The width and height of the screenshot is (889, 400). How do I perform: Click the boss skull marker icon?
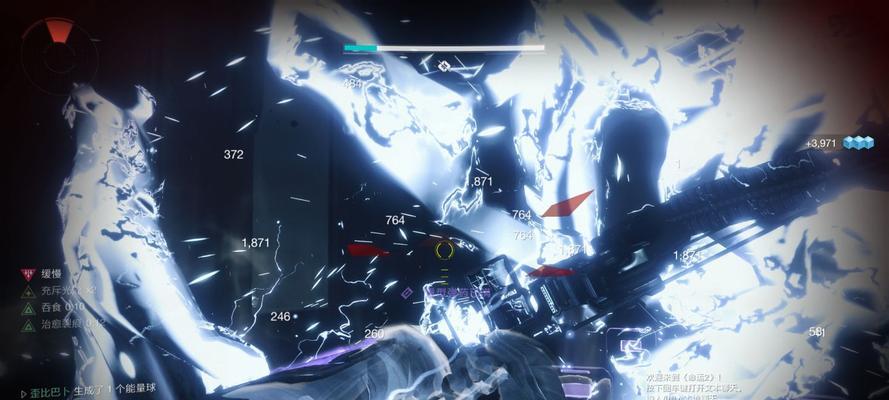[x=444, y=66]
